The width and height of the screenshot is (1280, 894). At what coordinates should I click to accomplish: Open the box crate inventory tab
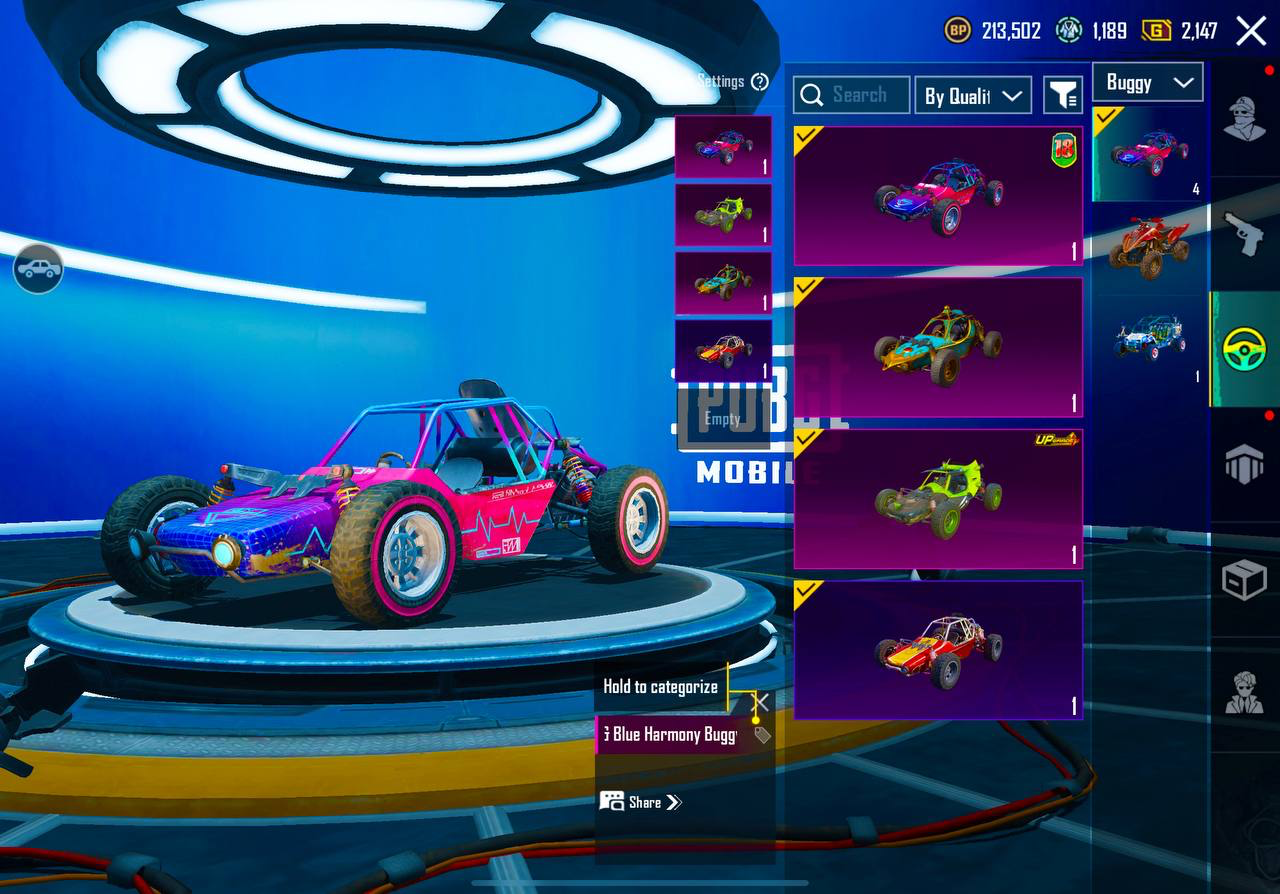(1244, 580)
